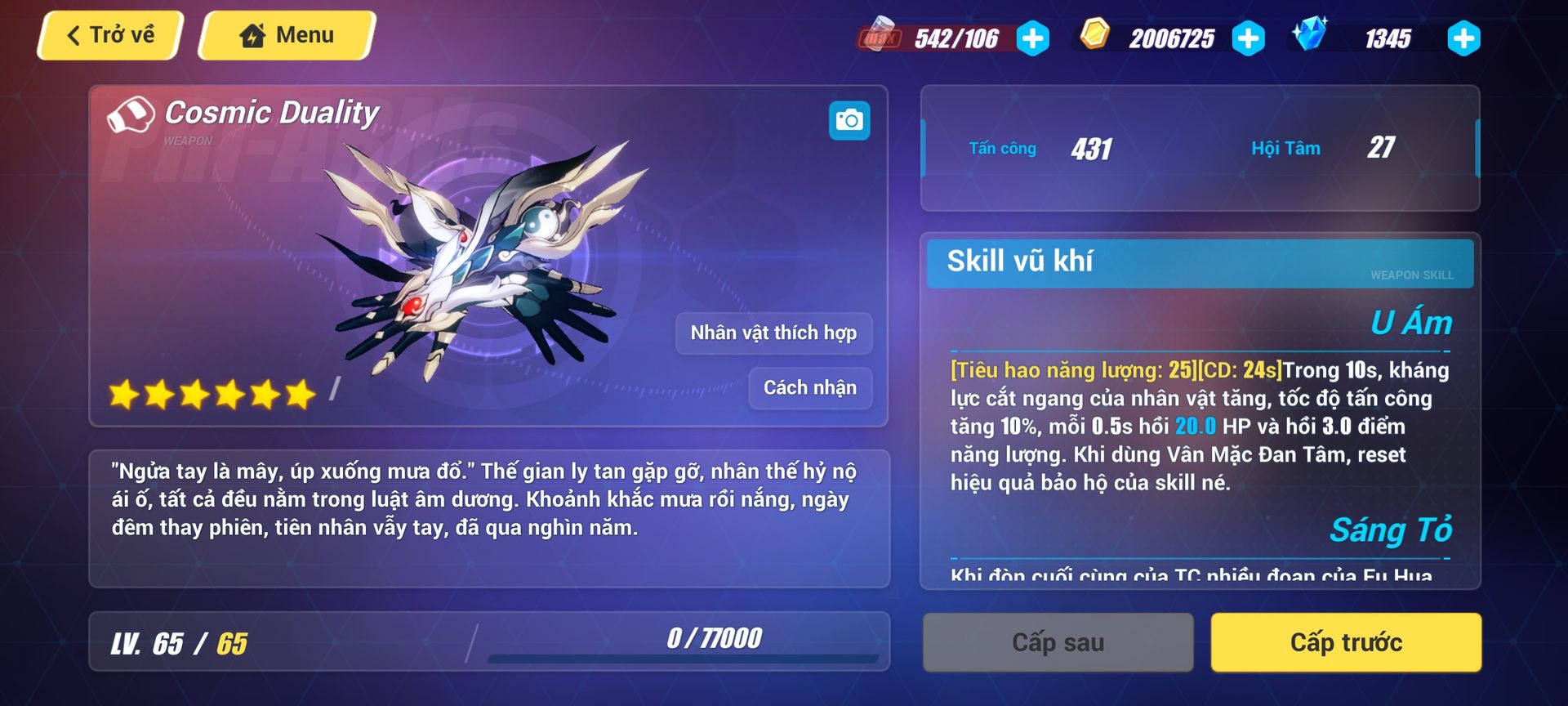This screenshot has height=706, width=1568.
Task: Select the Cấp sau button
Action: point(1058,643)
